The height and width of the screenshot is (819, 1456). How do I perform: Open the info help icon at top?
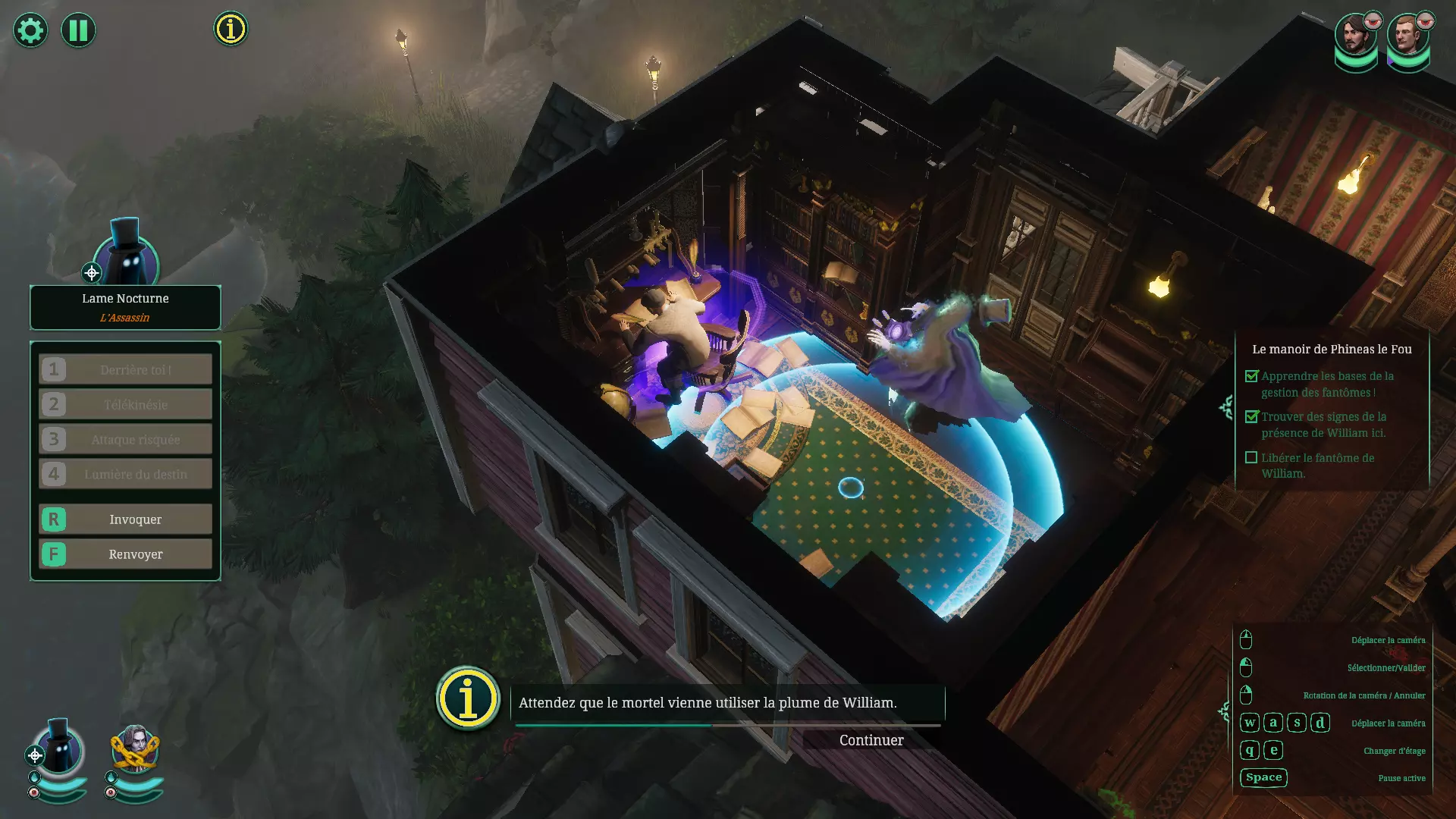click(231, 29)
